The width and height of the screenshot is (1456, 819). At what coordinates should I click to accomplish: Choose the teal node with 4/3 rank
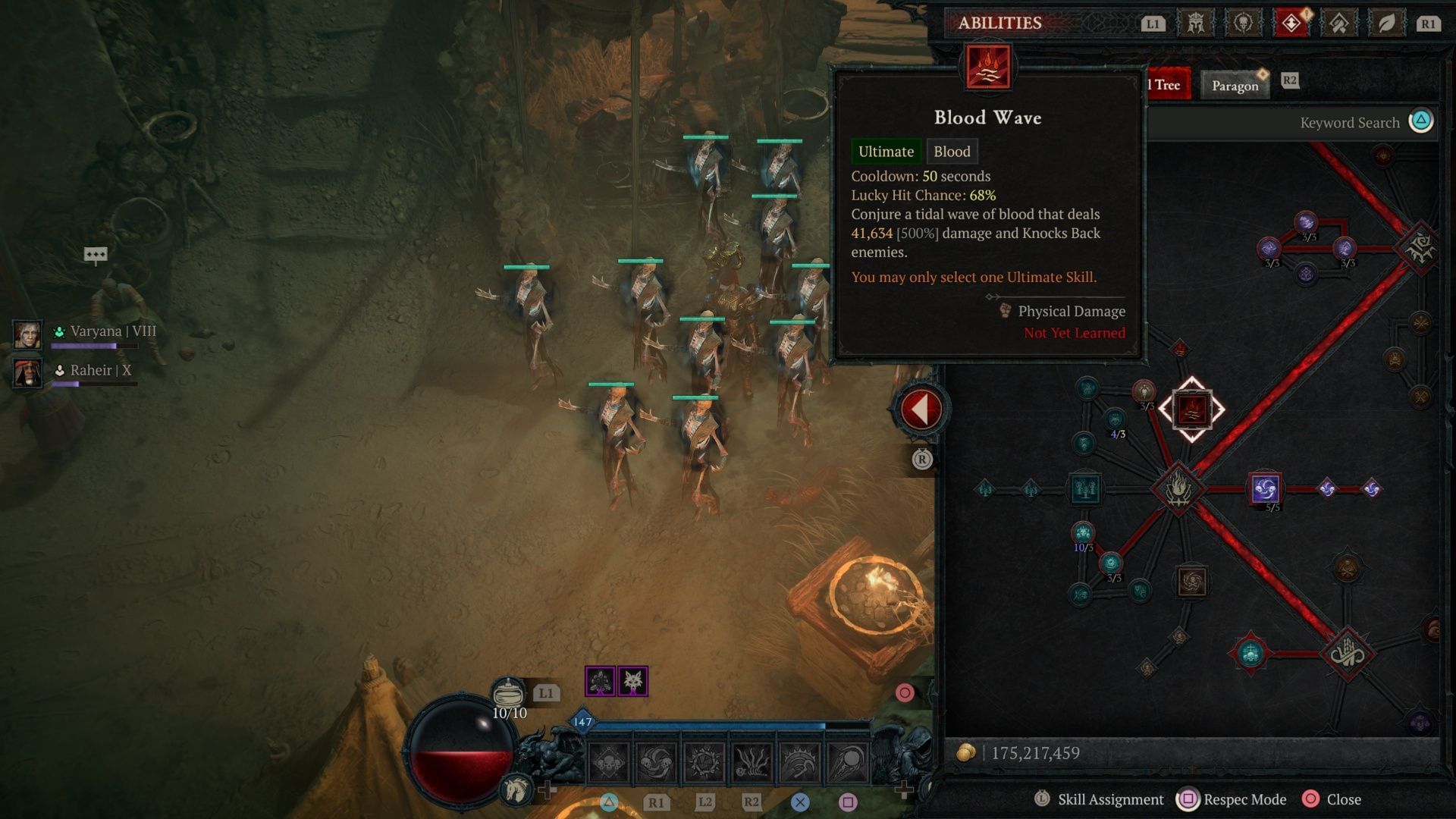(1115, 419)
